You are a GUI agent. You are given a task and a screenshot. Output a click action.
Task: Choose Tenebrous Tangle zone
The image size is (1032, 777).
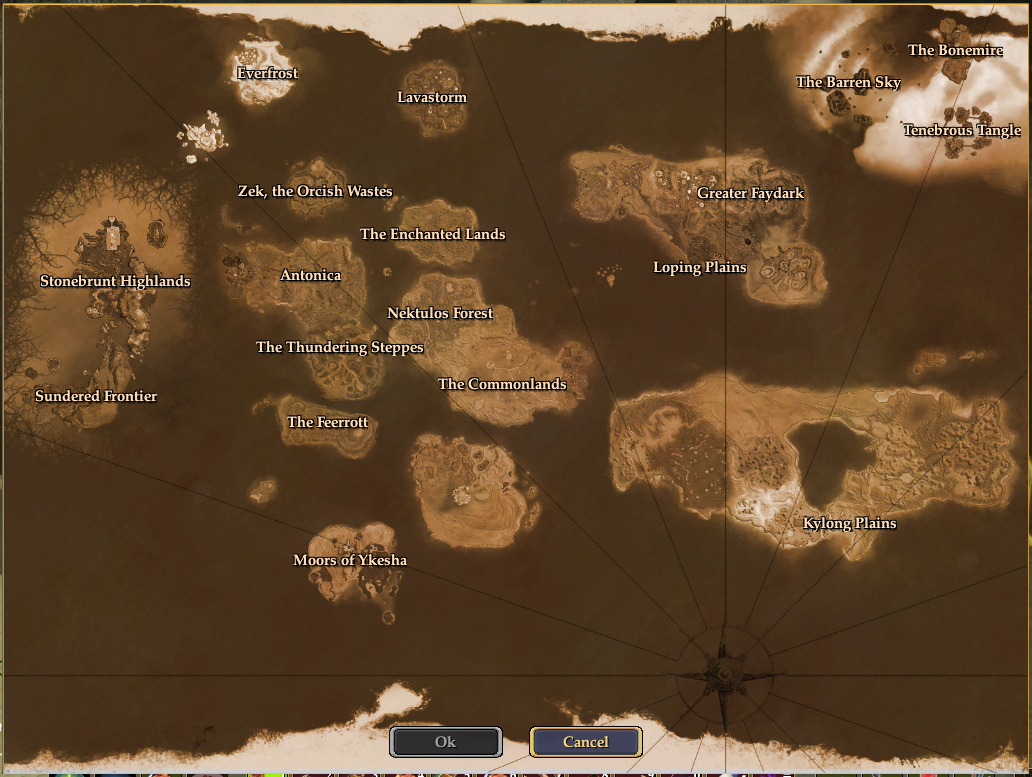coord(962,130)
